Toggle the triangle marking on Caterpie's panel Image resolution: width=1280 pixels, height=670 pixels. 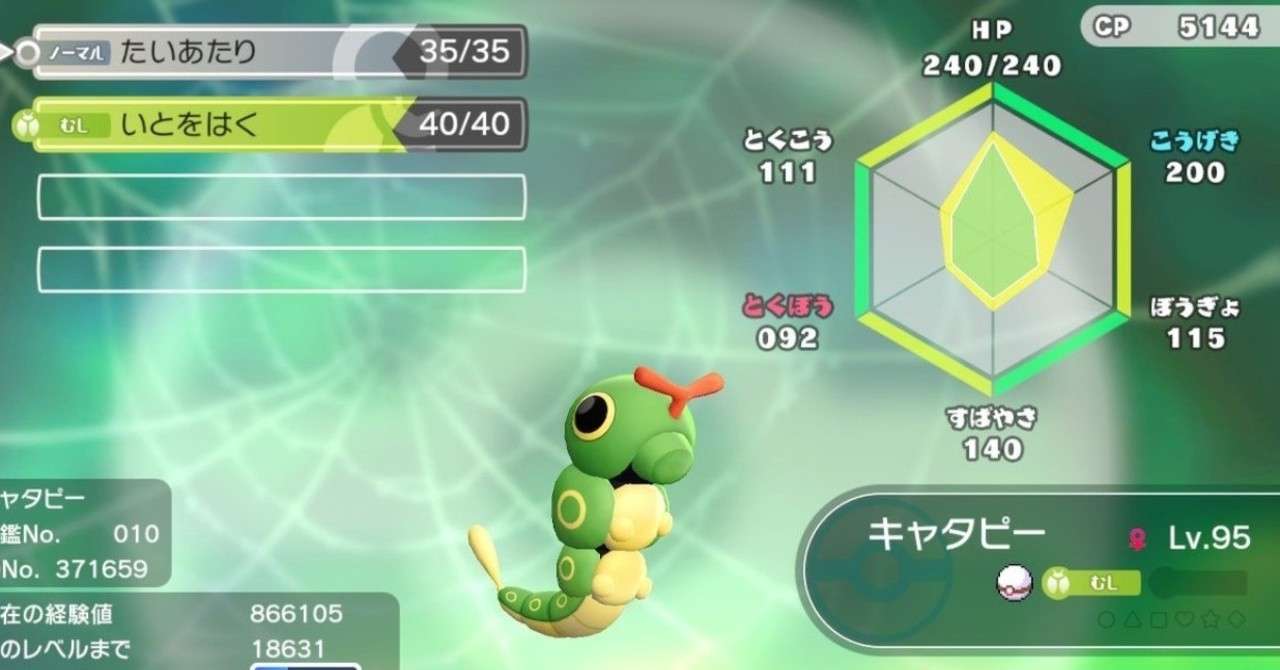tap(1130, 620)
